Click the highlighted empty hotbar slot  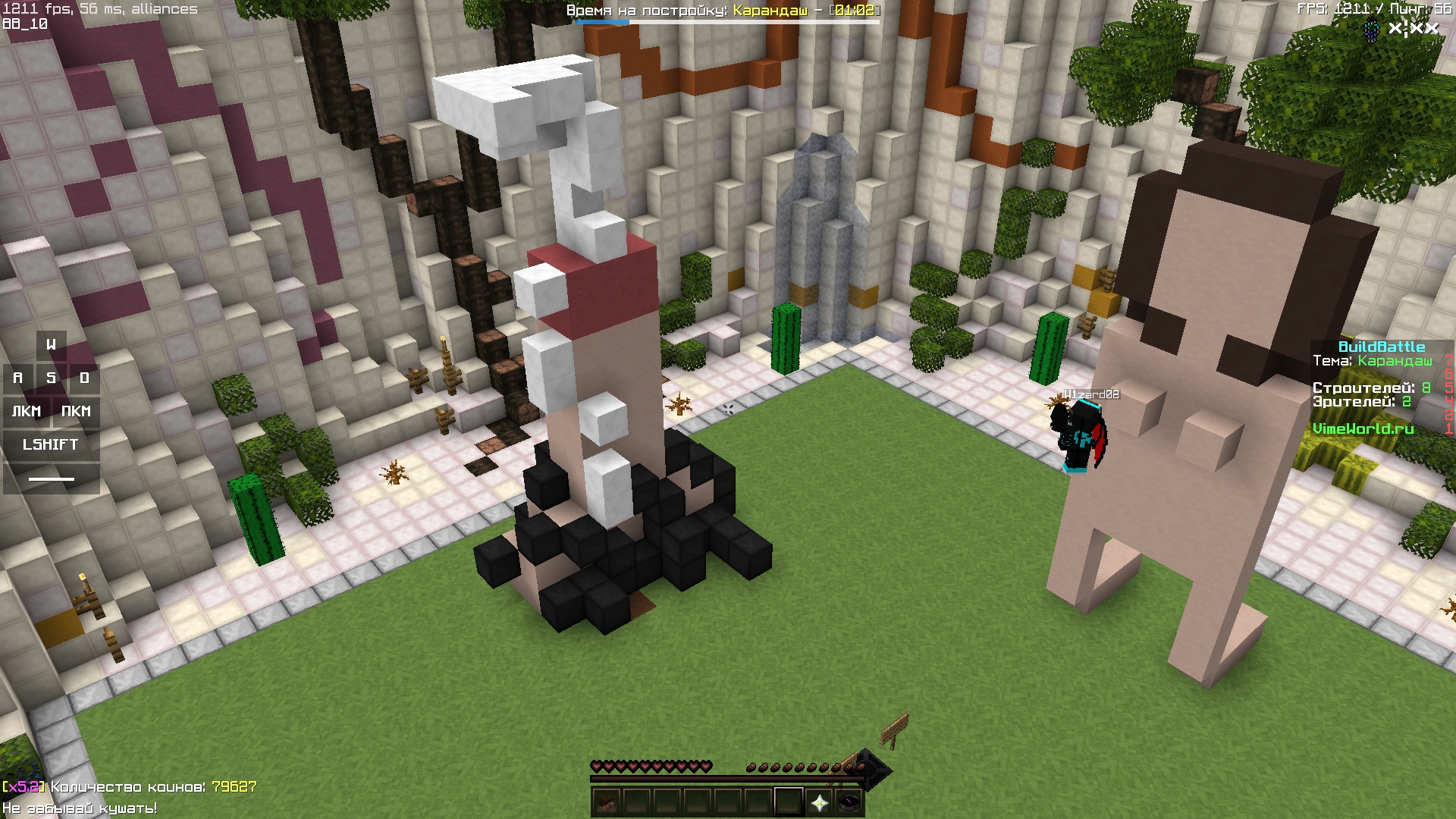coord(789,802)
